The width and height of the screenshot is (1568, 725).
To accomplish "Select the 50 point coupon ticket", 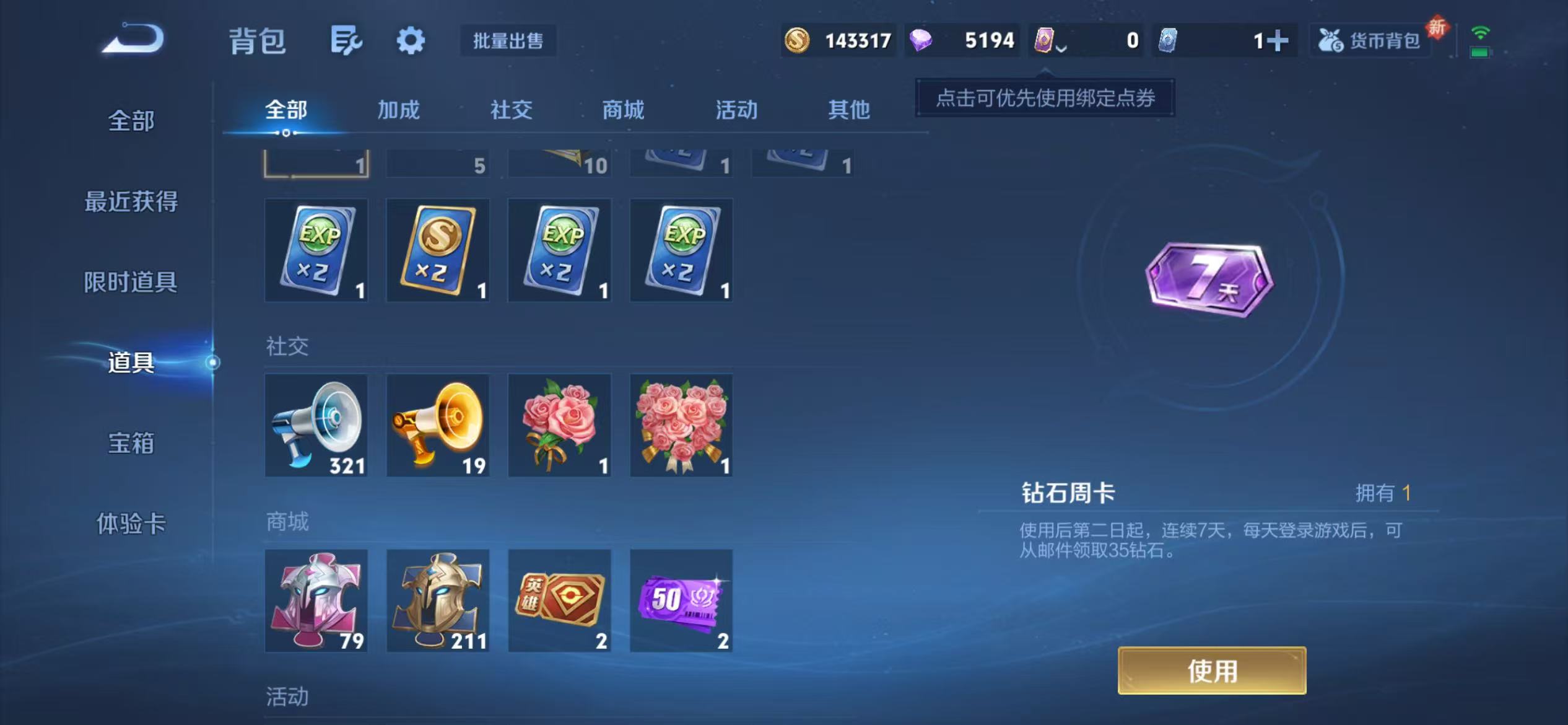I will 680,600.
